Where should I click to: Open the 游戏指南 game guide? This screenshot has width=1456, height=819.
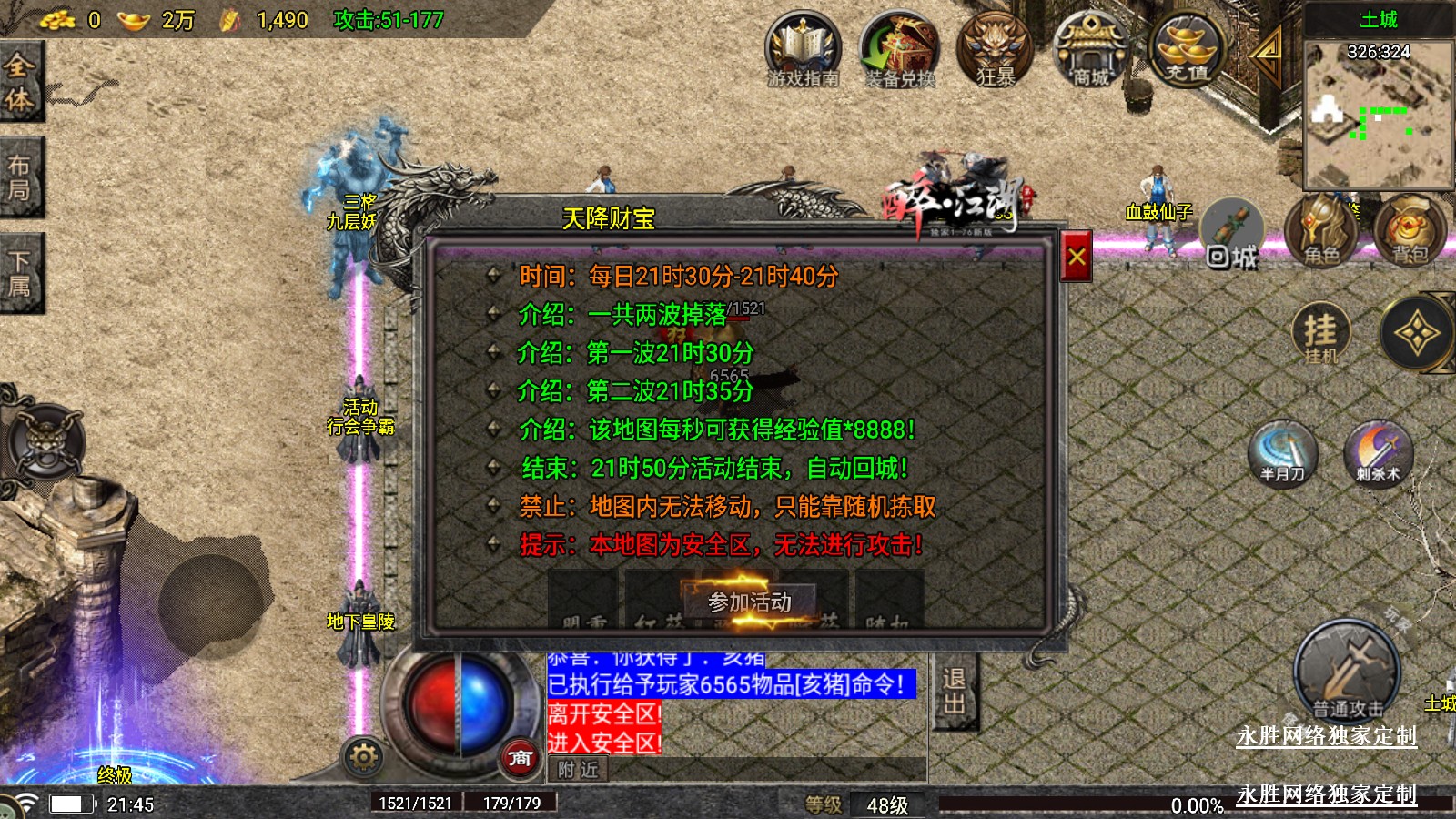(x=802, y=49)
